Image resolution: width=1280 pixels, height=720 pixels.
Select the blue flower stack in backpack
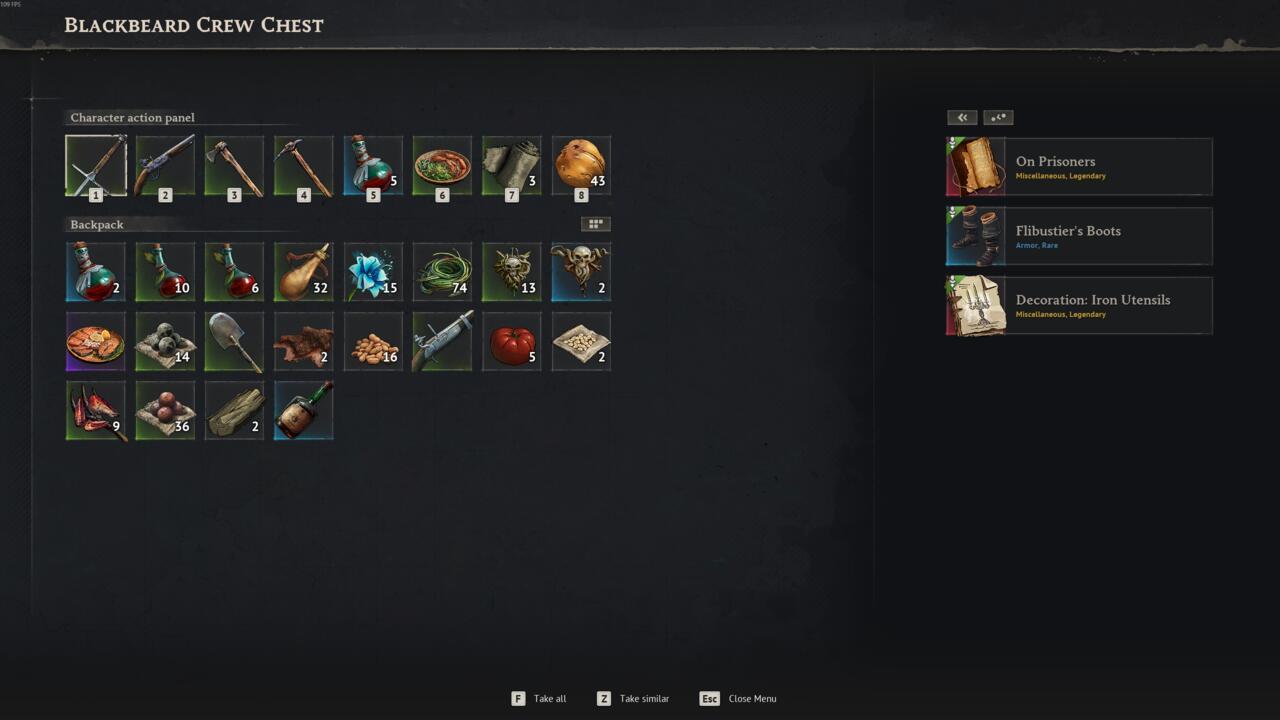click(373, 272)
